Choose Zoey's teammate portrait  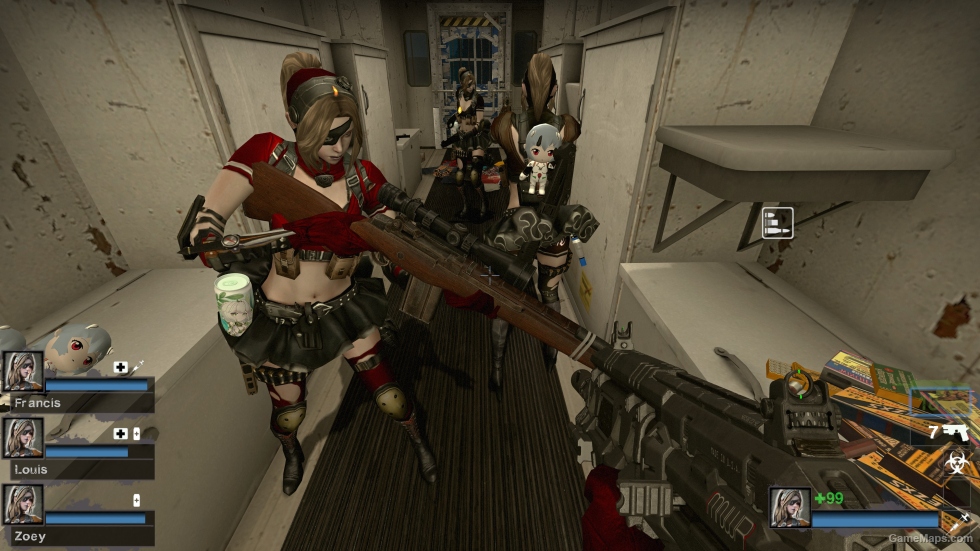tap(23, 504)
